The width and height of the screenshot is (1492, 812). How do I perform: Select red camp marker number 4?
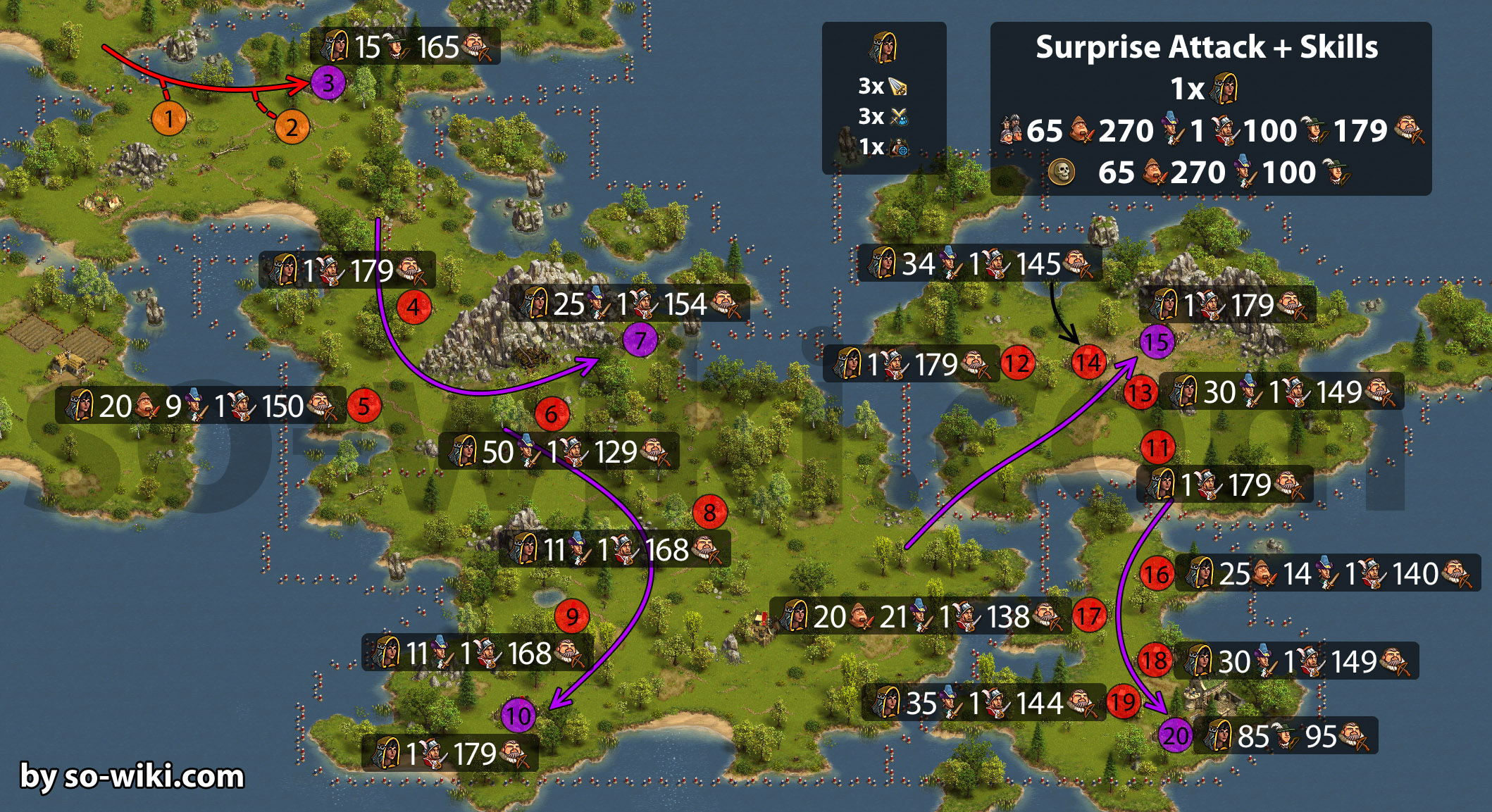[414, 307]
